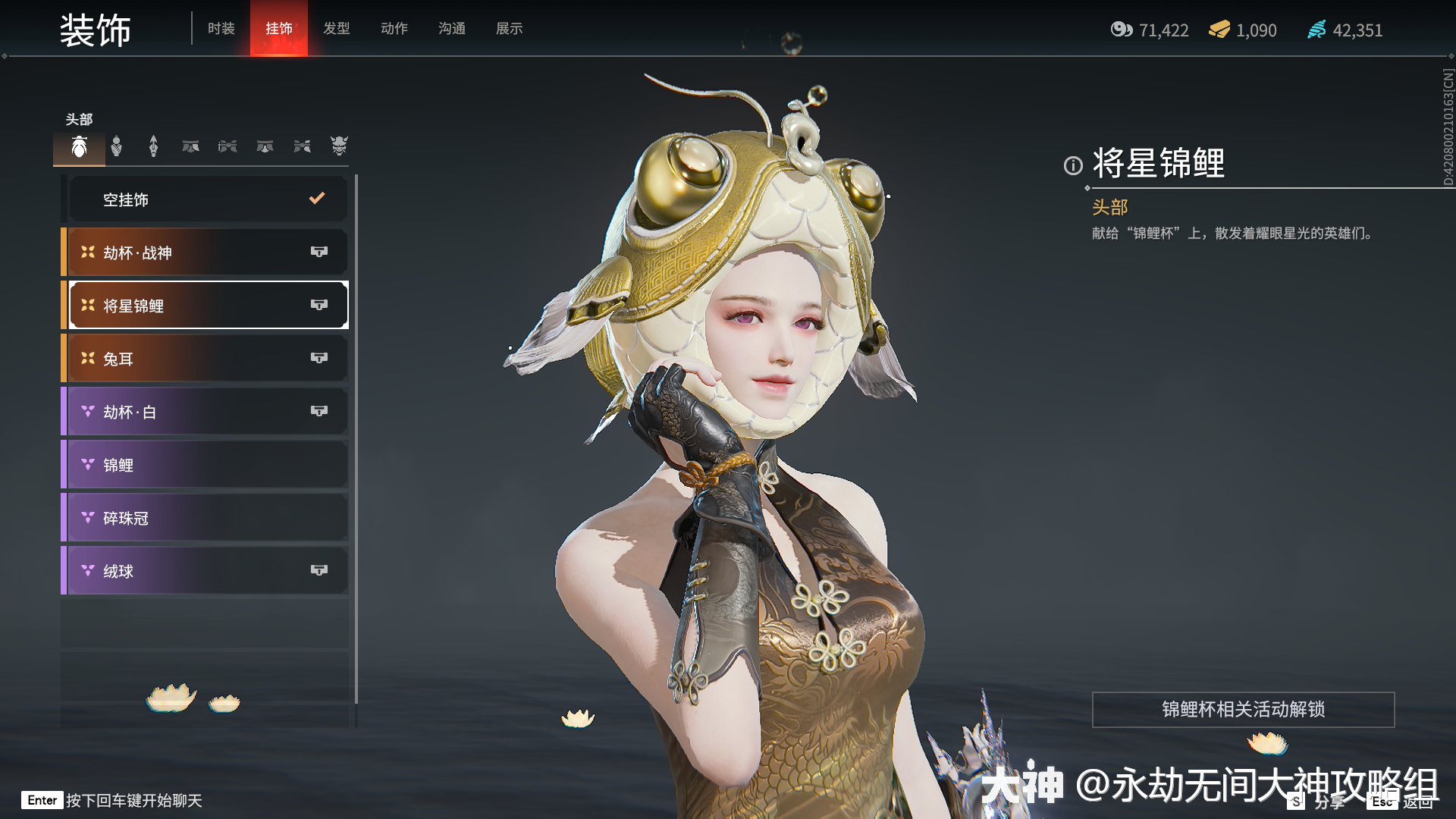Viewport: 1456px width, 819px height.
Task: Click the 锦鲤杯相关活动解锁 button
Action: click(x=1243, y=709)
